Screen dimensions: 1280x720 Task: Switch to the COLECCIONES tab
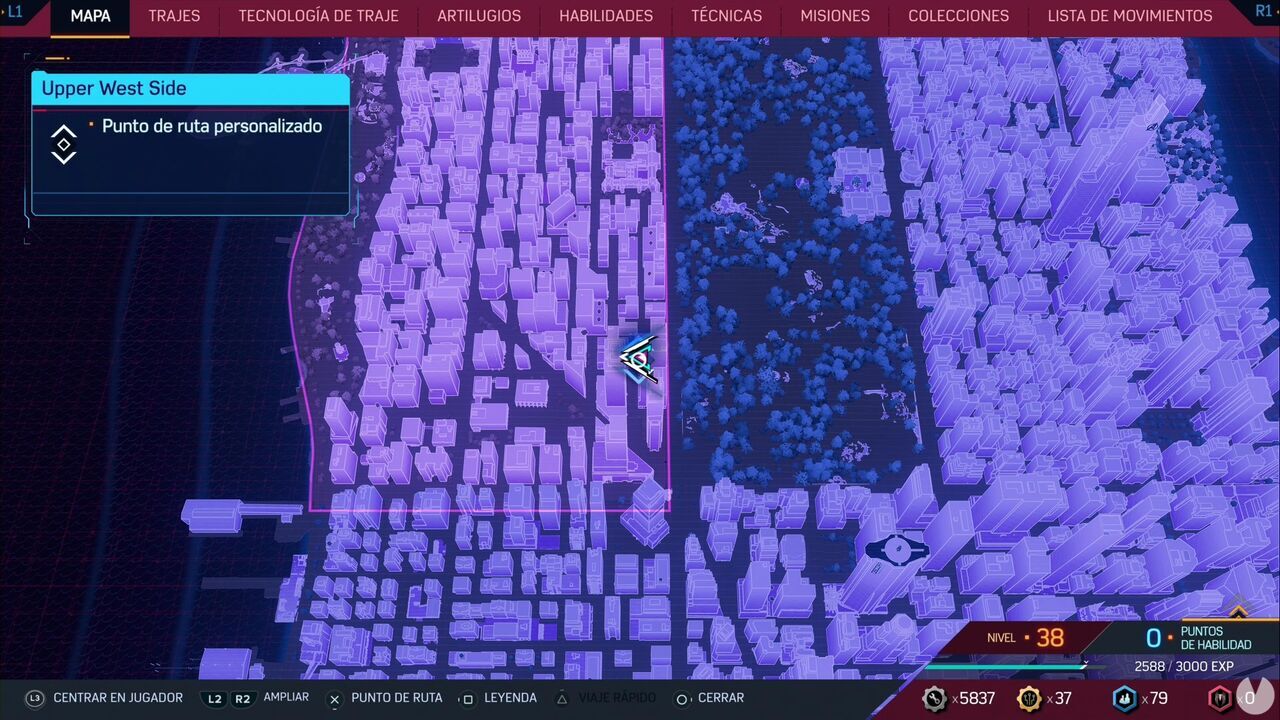pos(958,16)
